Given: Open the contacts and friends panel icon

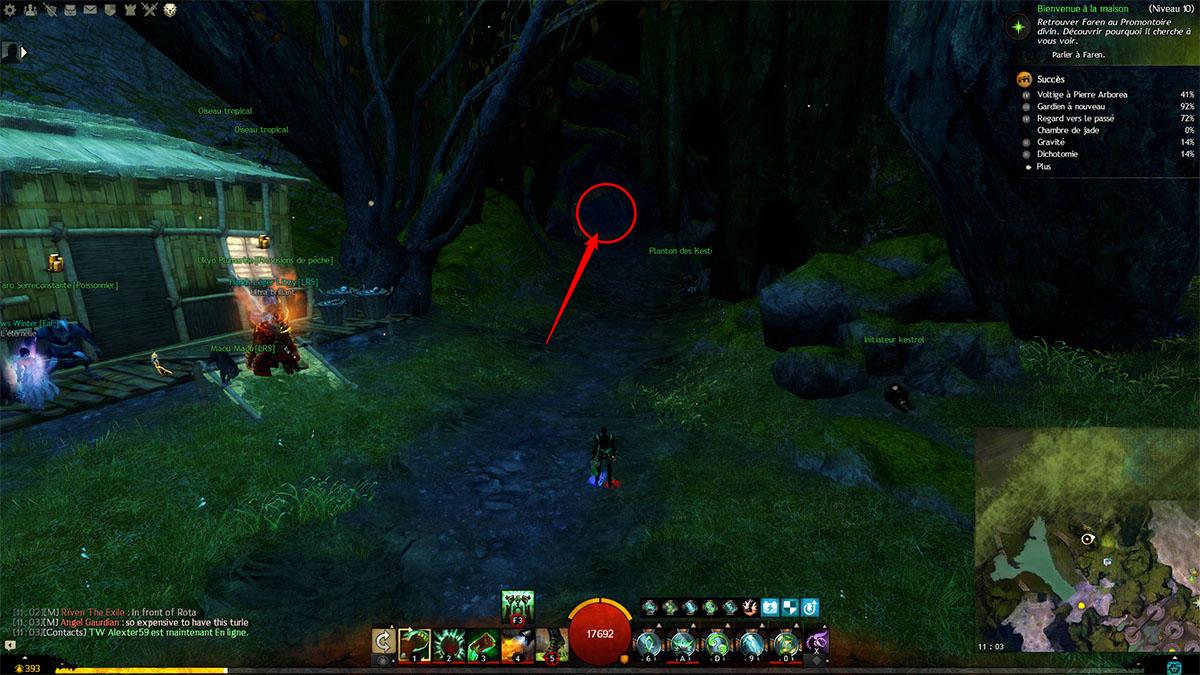Looking at the screenshot, I should click(30, 10).
